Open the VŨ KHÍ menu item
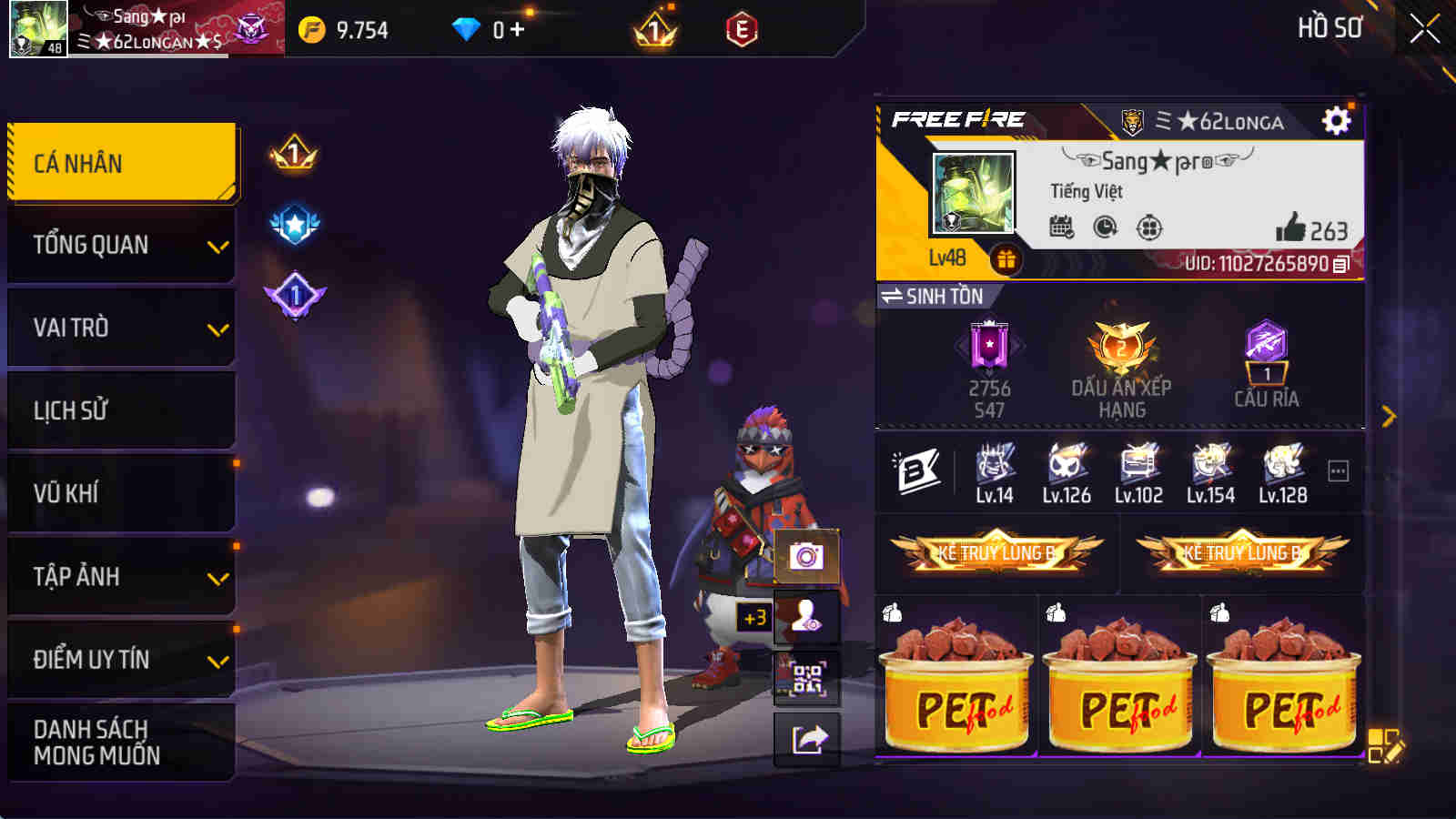1456x819 pixels. coord(121,493)
